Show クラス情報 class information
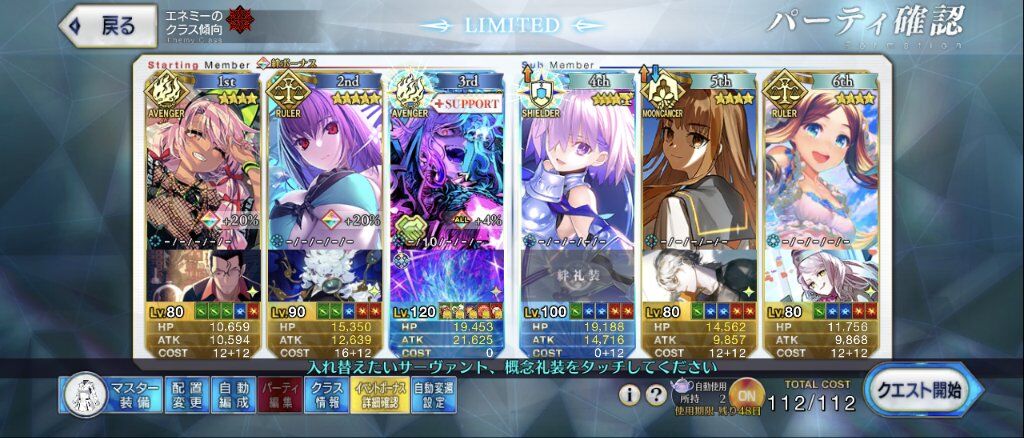 point(325,396)
